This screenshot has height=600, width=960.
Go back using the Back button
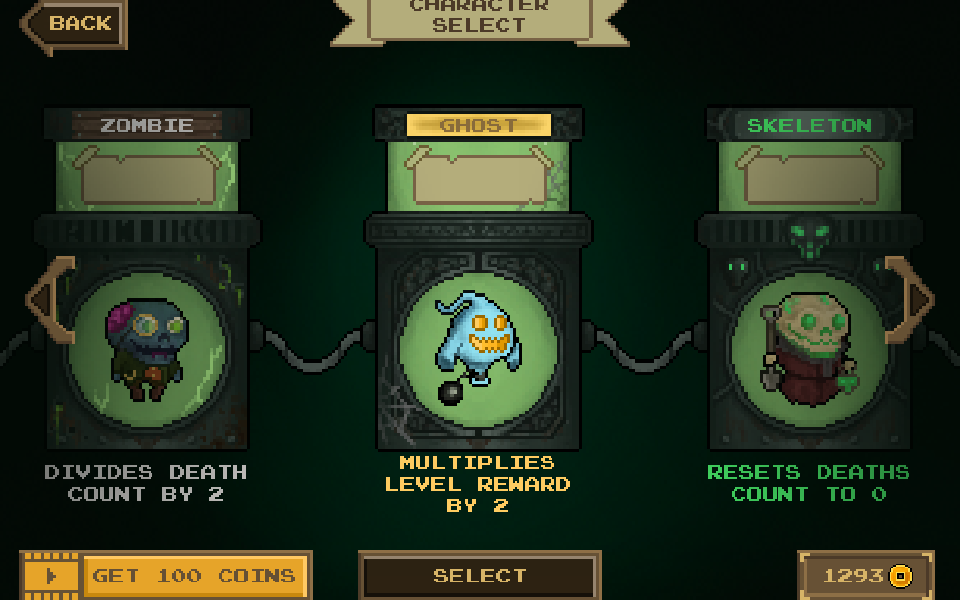tap(75, 24)
